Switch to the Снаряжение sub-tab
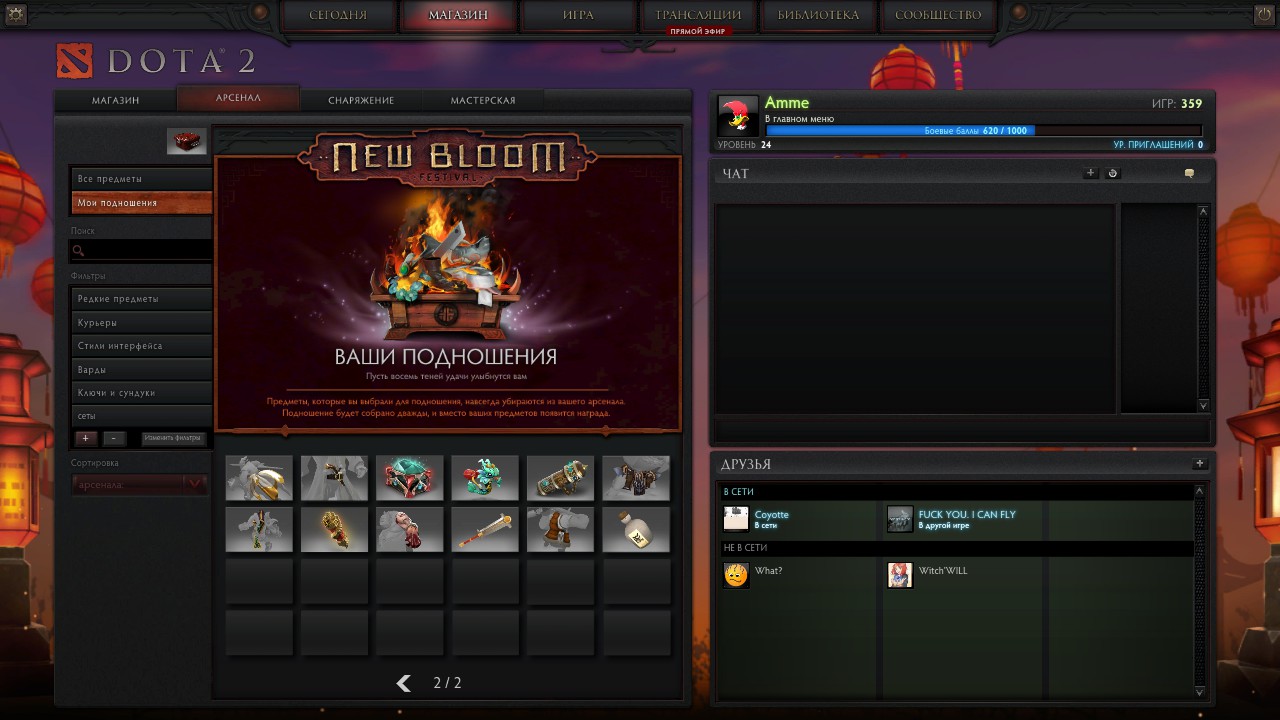The width and height of the screenshot is (1280, 720). [361, 100]
